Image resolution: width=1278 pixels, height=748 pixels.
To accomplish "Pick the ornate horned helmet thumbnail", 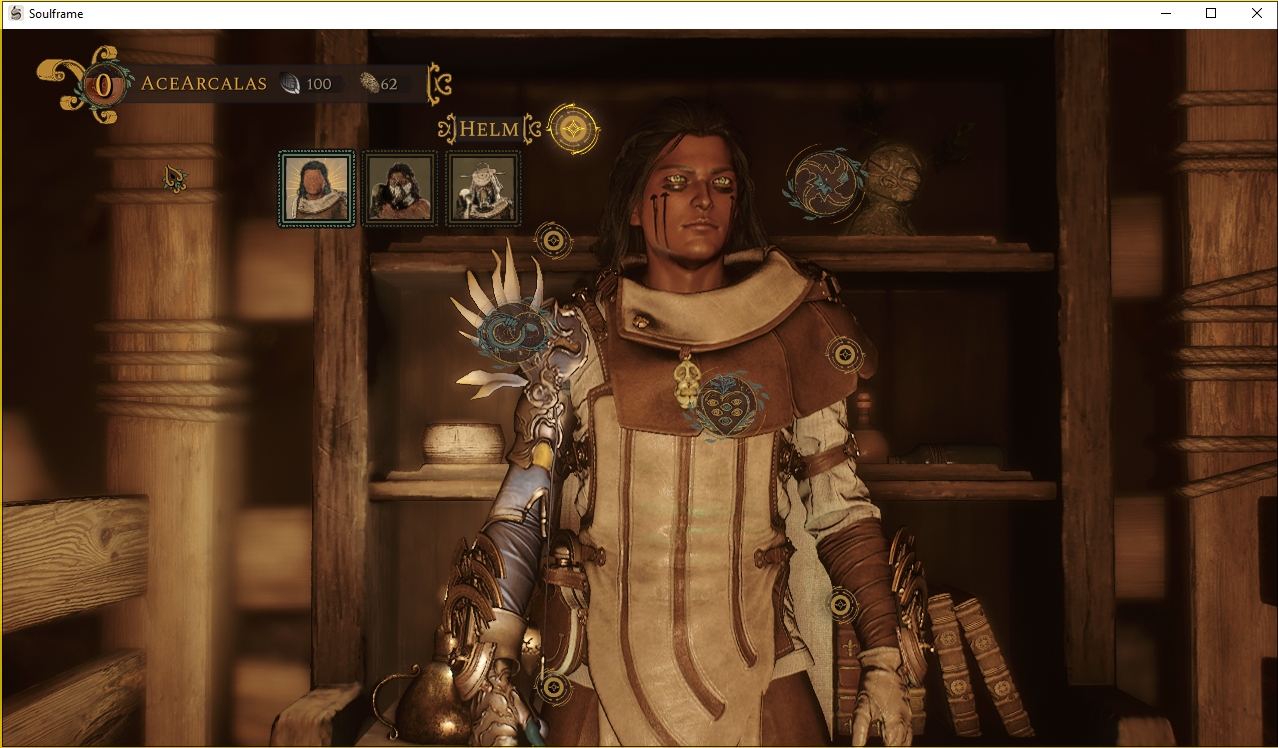I will [483, 188].
